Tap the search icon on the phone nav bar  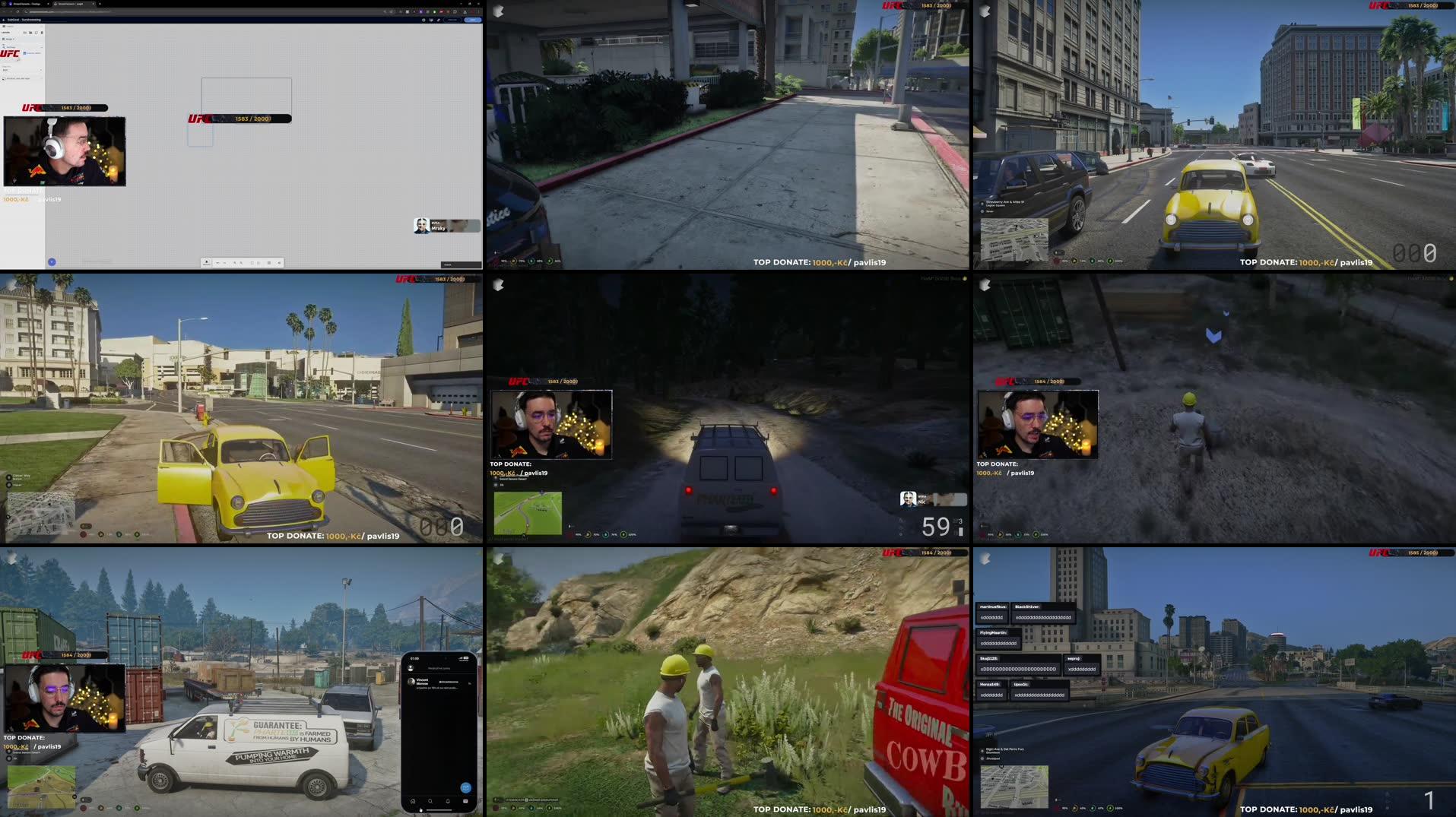(x=430, y=800)
